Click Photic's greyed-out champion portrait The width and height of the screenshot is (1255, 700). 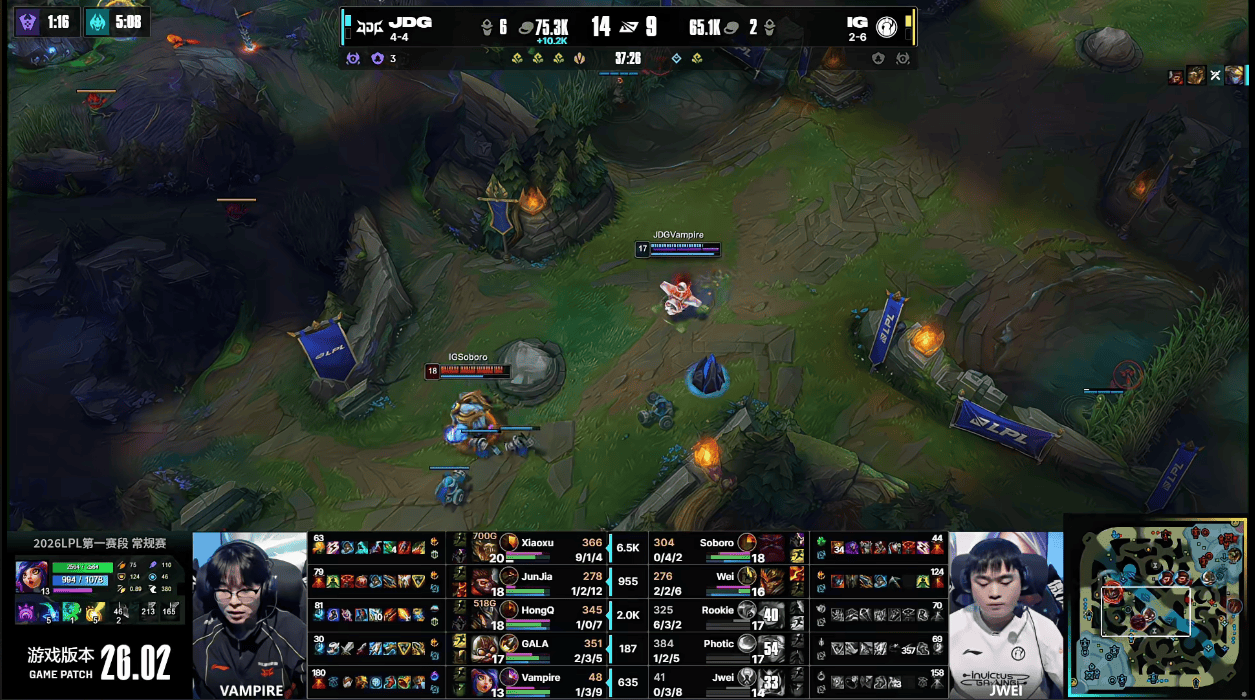(x=747, y=644)
